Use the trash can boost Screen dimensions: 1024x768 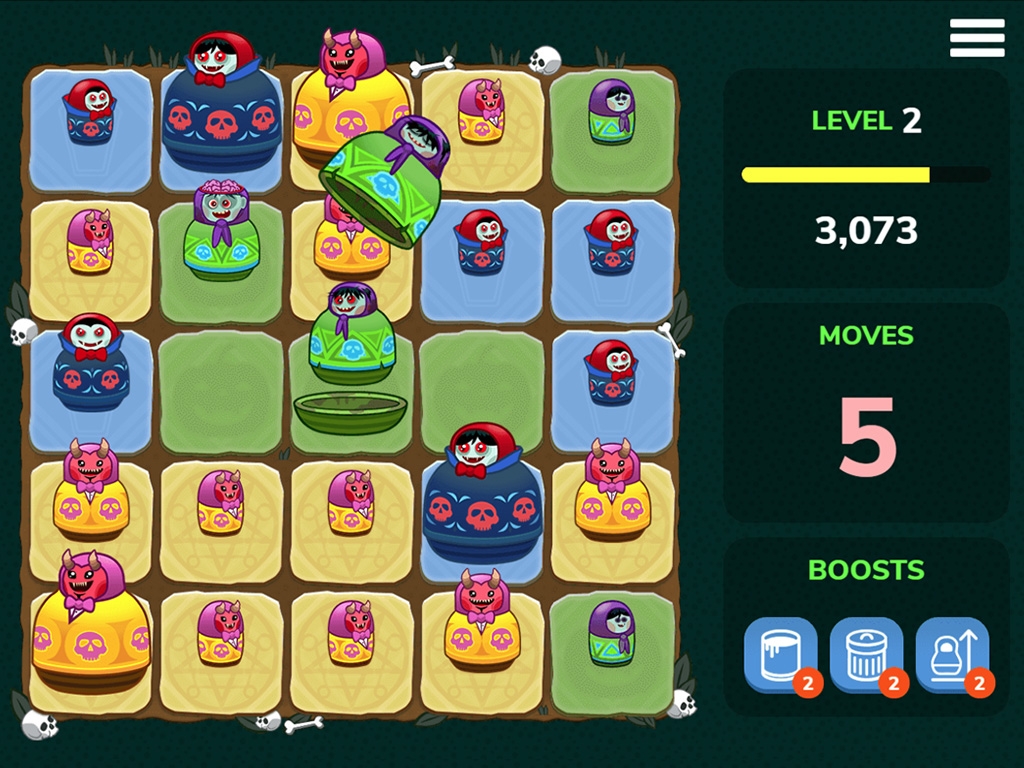click(x=866, y=654)
